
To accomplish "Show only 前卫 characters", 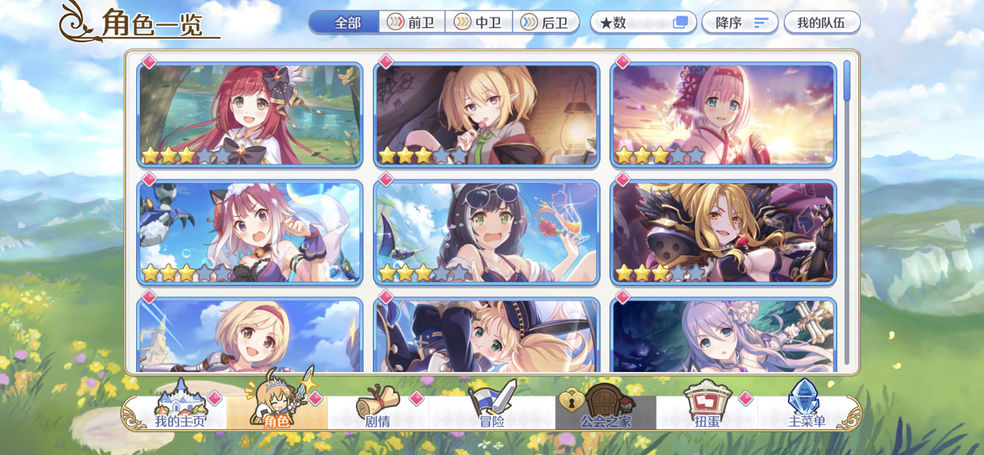I will (x=412, y=22).
